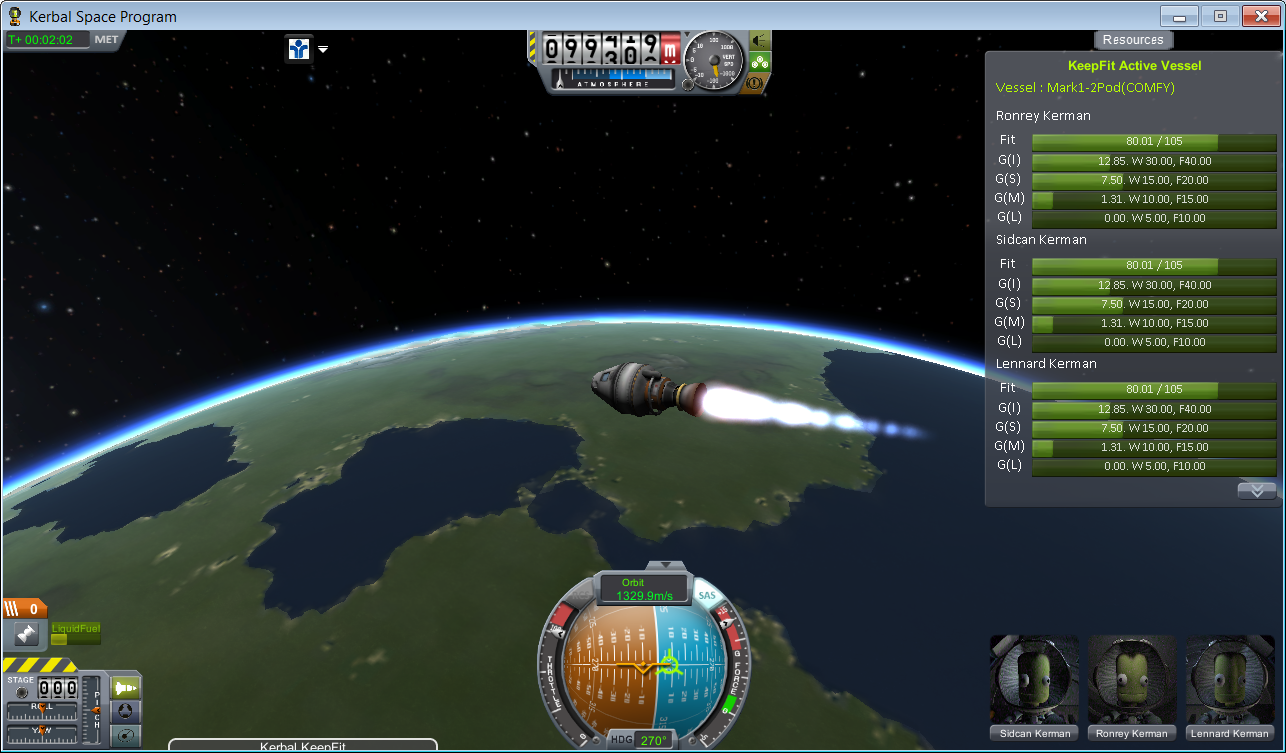Open the Resources panel tab

(1133, 40)
